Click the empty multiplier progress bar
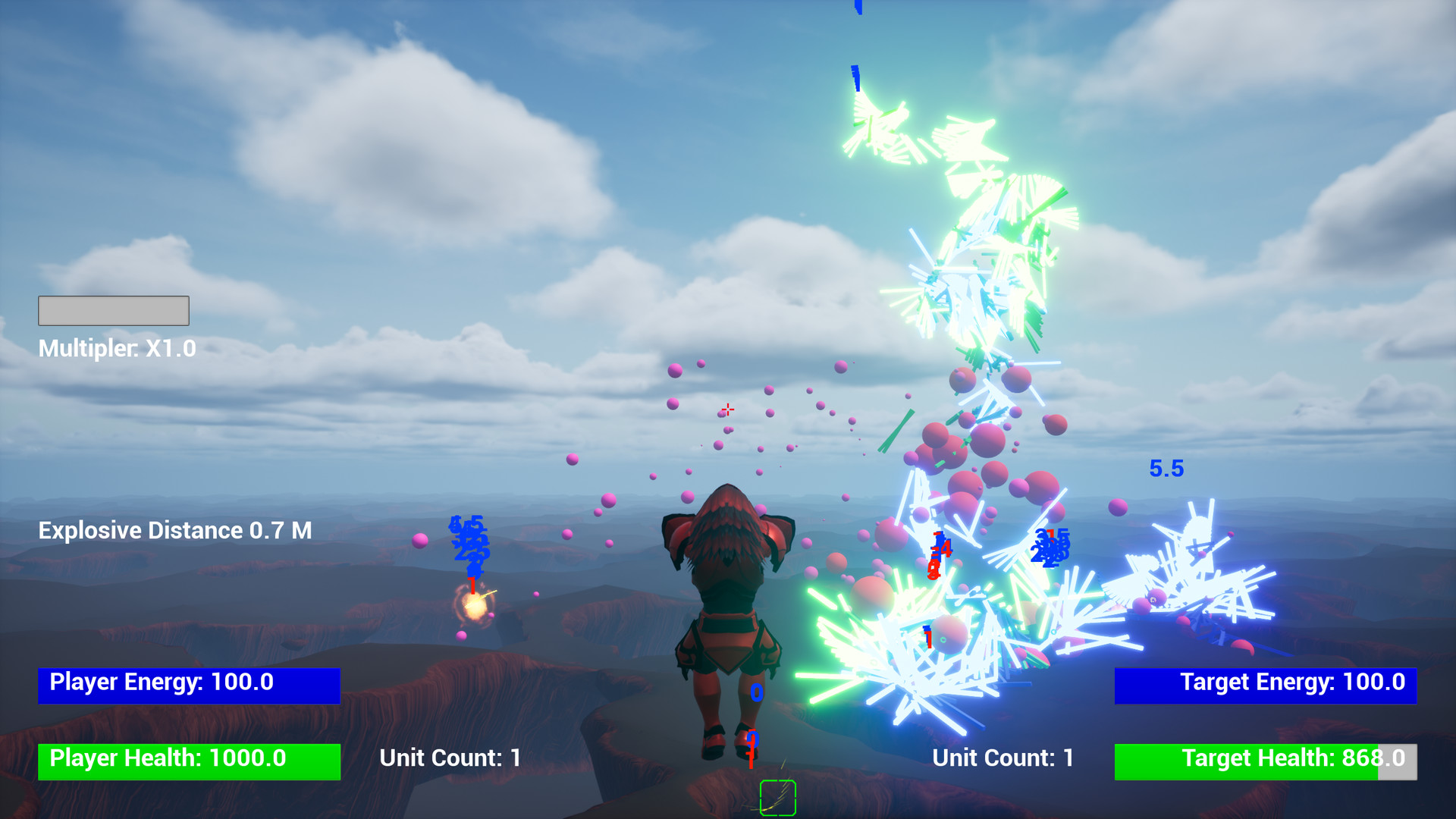 tap(113, 310)
